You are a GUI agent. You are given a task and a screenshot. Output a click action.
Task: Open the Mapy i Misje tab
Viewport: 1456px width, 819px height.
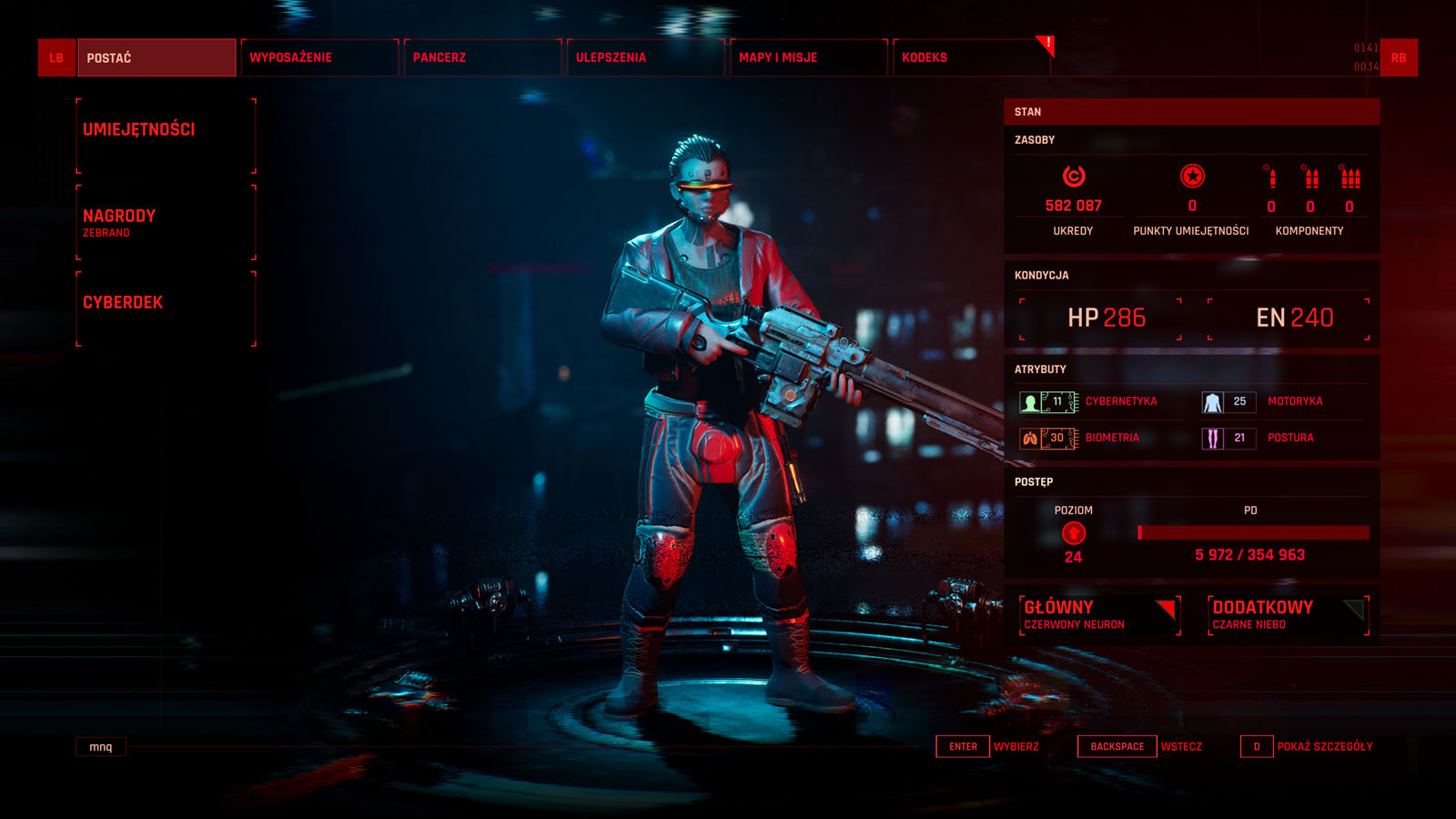tap(808, 57)
